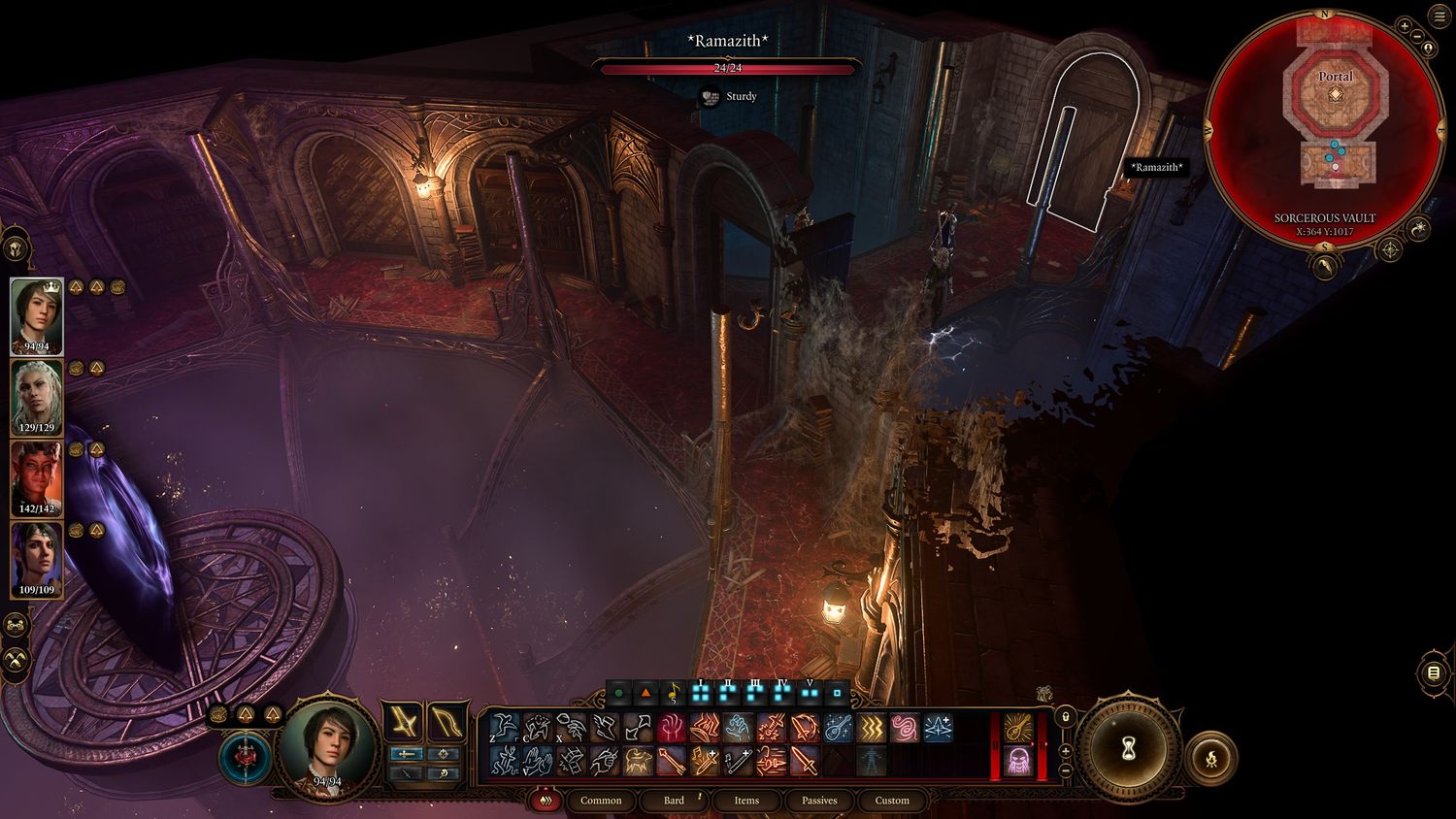Screen dimensions: 1456x819
Task: Select the white-haired companion portrait with 129 HP
Action: [x=37, y=398]
